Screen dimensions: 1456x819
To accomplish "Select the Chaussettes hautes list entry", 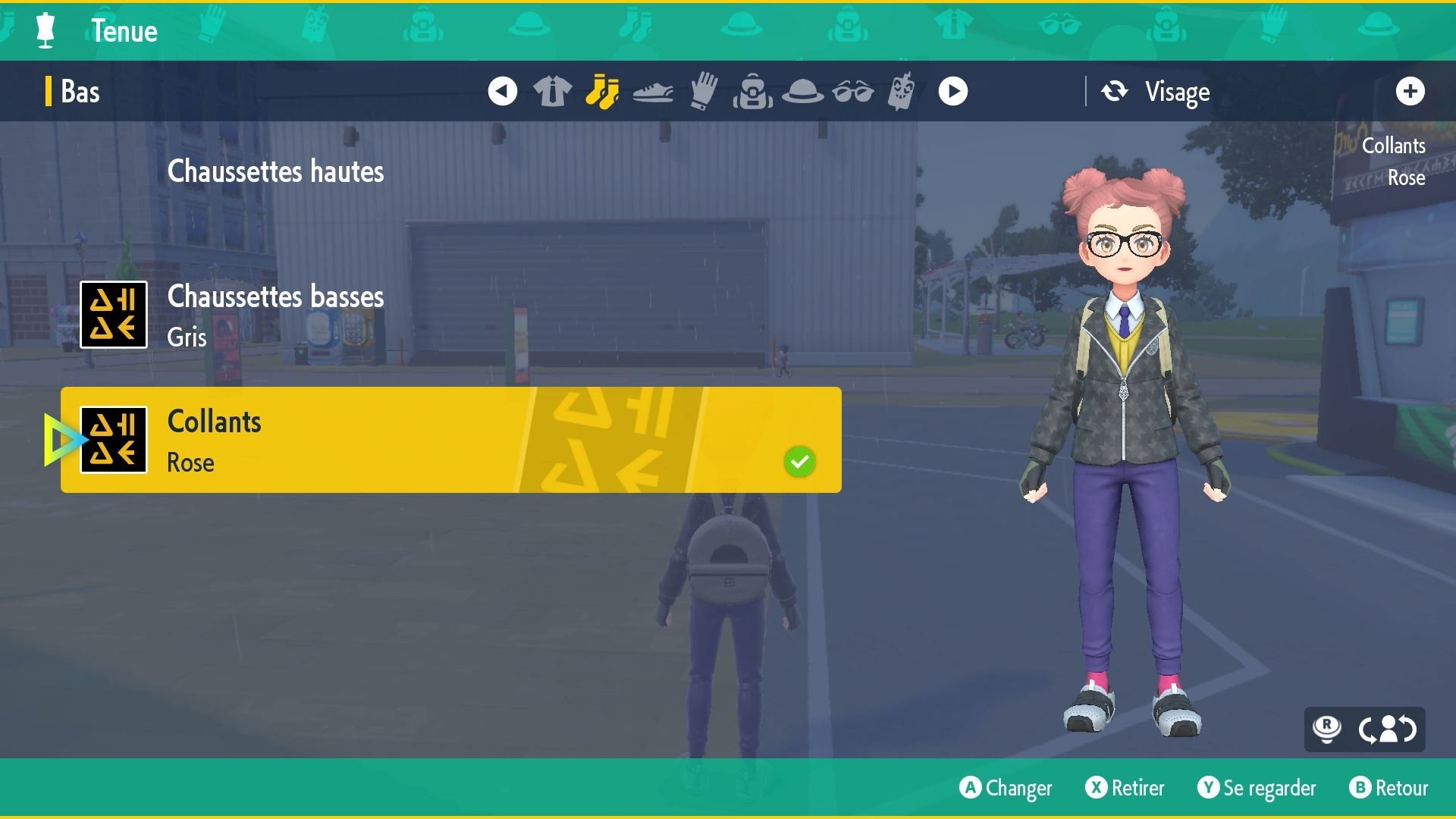I will pyautogui.click(x=277, y=171).
